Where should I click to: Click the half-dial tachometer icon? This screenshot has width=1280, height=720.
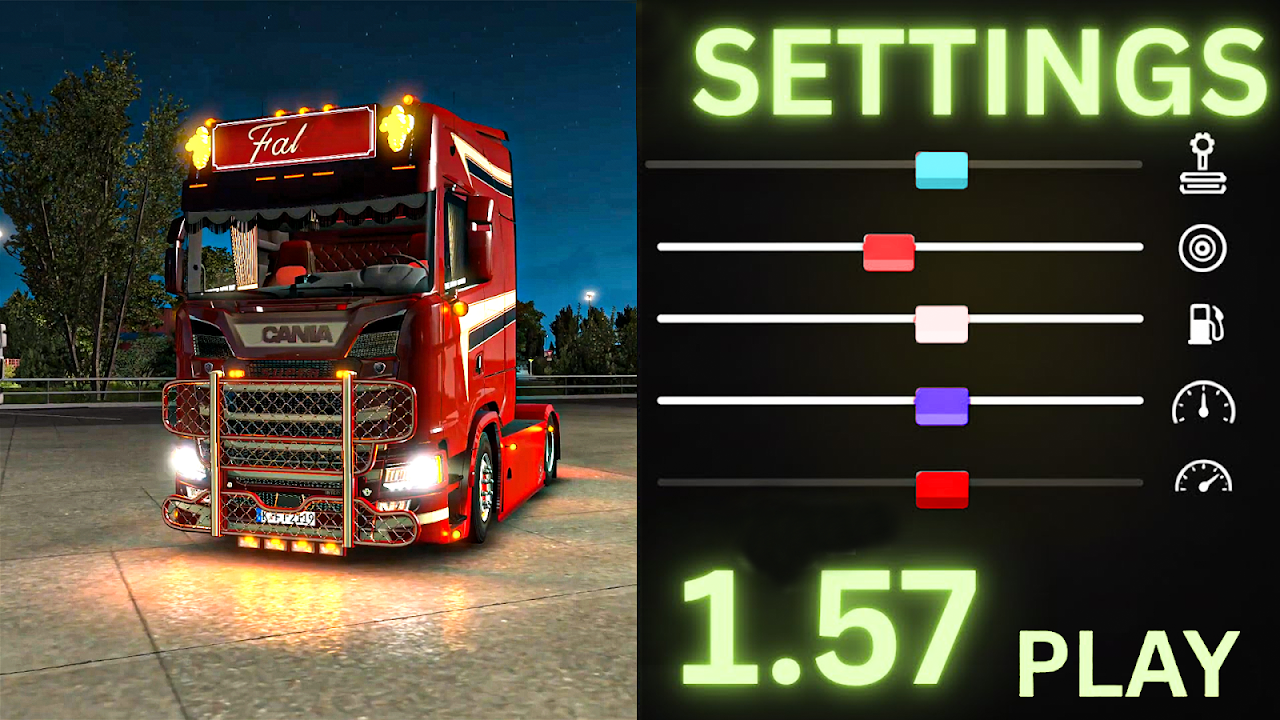coord(1203,477)
